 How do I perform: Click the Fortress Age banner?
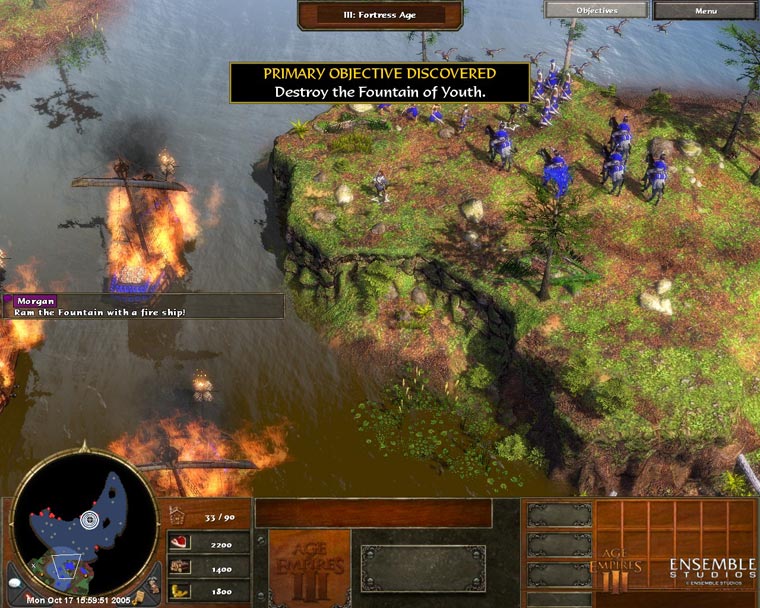pos(380,14)
